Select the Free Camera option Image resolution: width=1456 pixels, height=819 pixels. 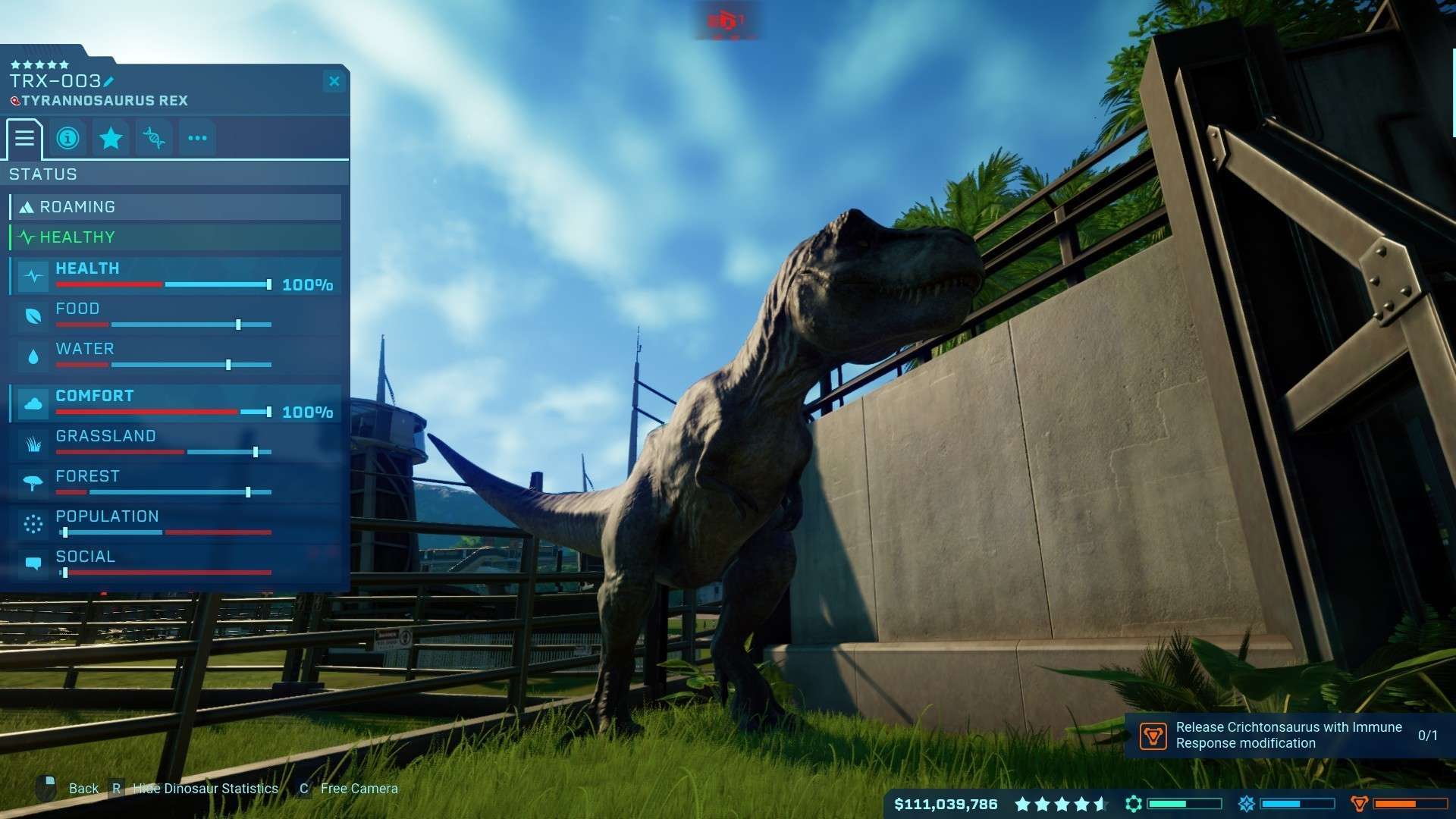pyautogui.click(x=359, y=789)
